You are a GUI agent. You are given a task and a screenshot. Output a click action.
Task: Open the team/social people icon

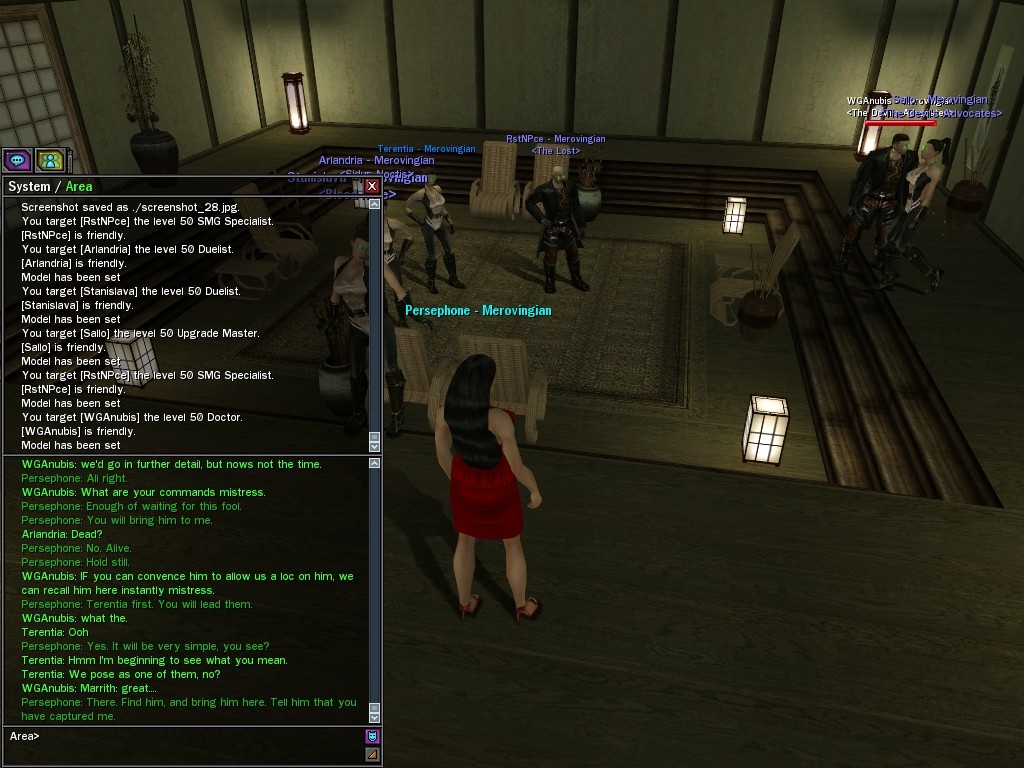pyautogui.click(x=49, y=159)
